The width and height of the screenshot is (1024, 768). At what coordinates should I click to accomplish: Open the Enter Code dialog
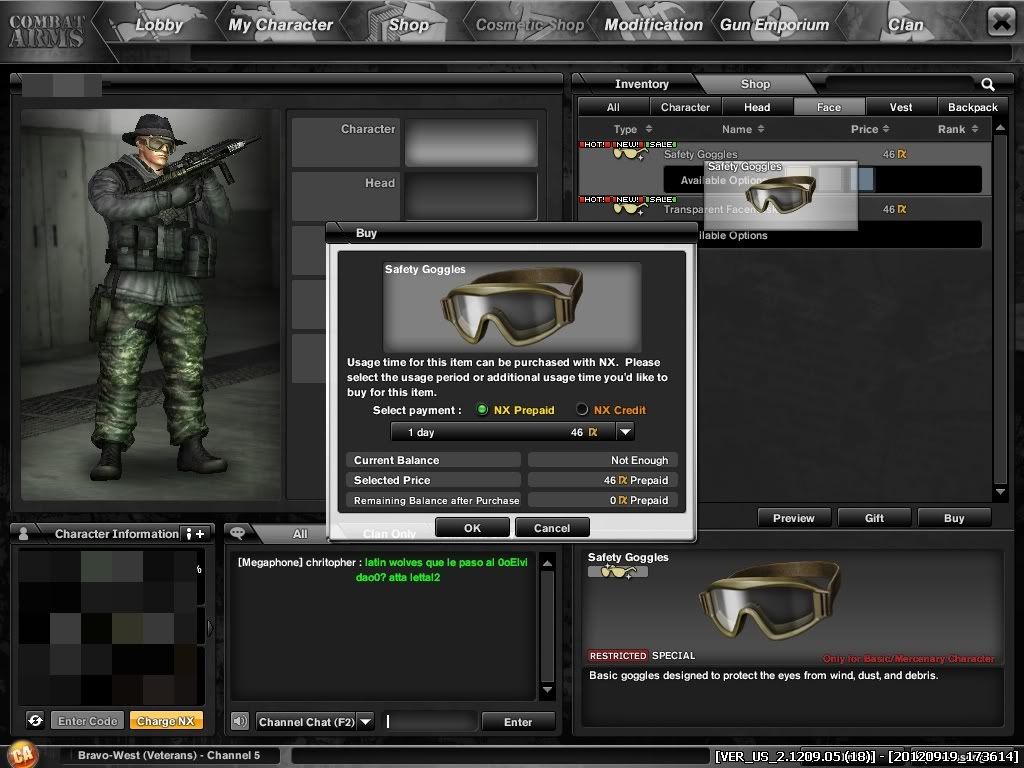pyautogui.click(x=88, y=721)
